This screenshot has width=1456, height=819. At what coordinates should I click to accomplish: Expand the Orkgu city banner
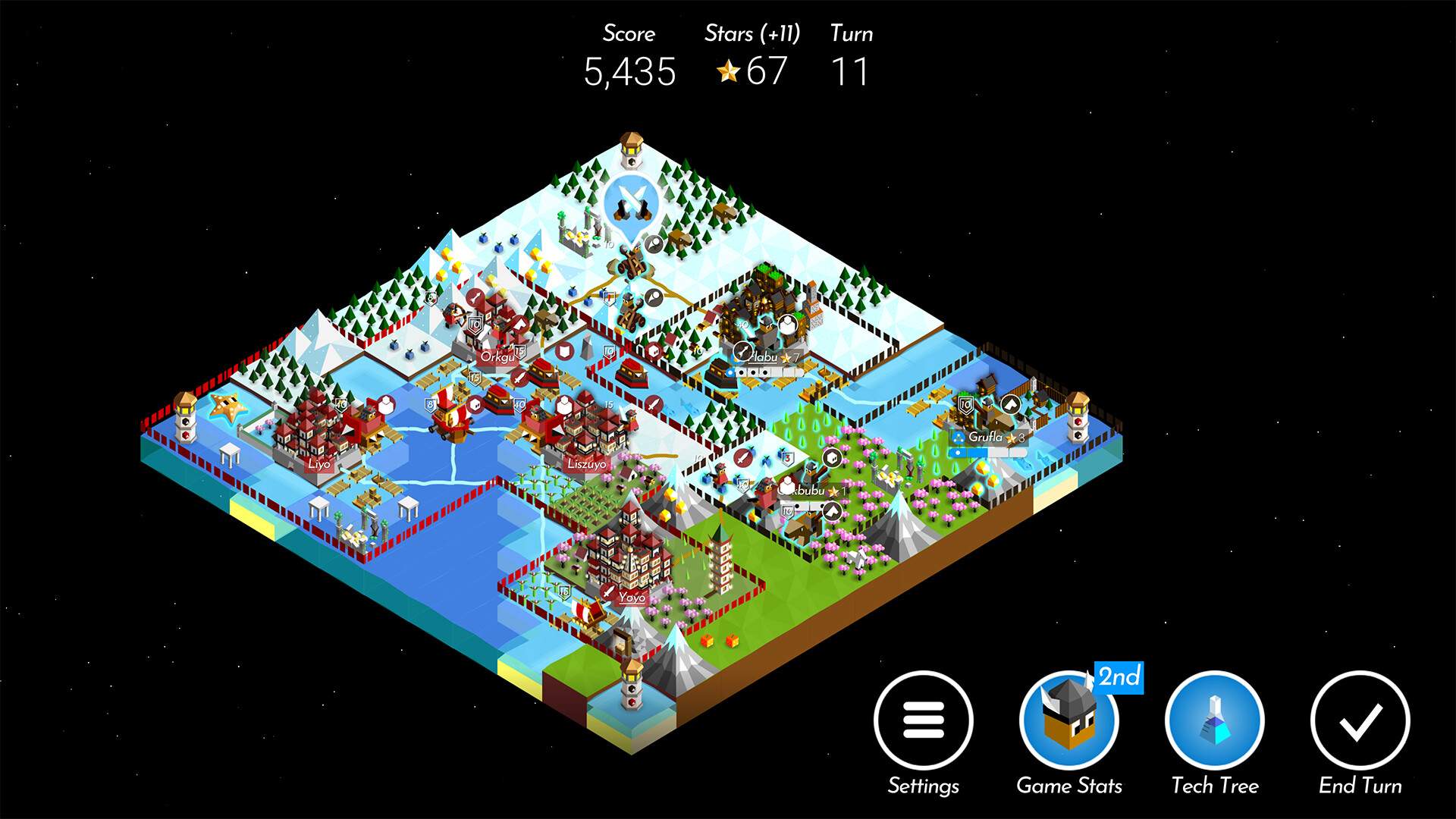[x=498, y=355]
